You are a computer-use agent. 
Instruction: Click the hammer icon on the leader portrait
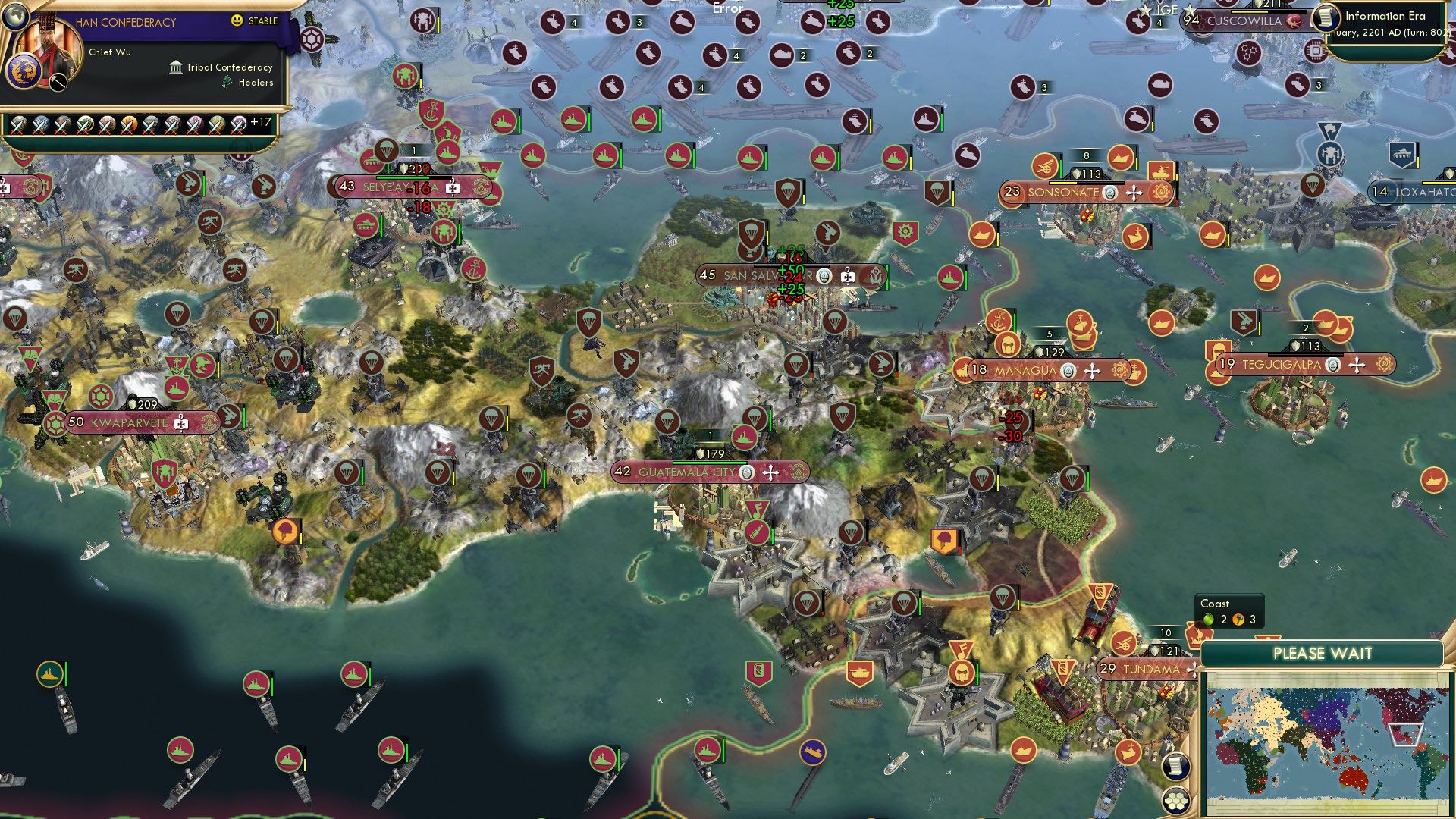59,82
